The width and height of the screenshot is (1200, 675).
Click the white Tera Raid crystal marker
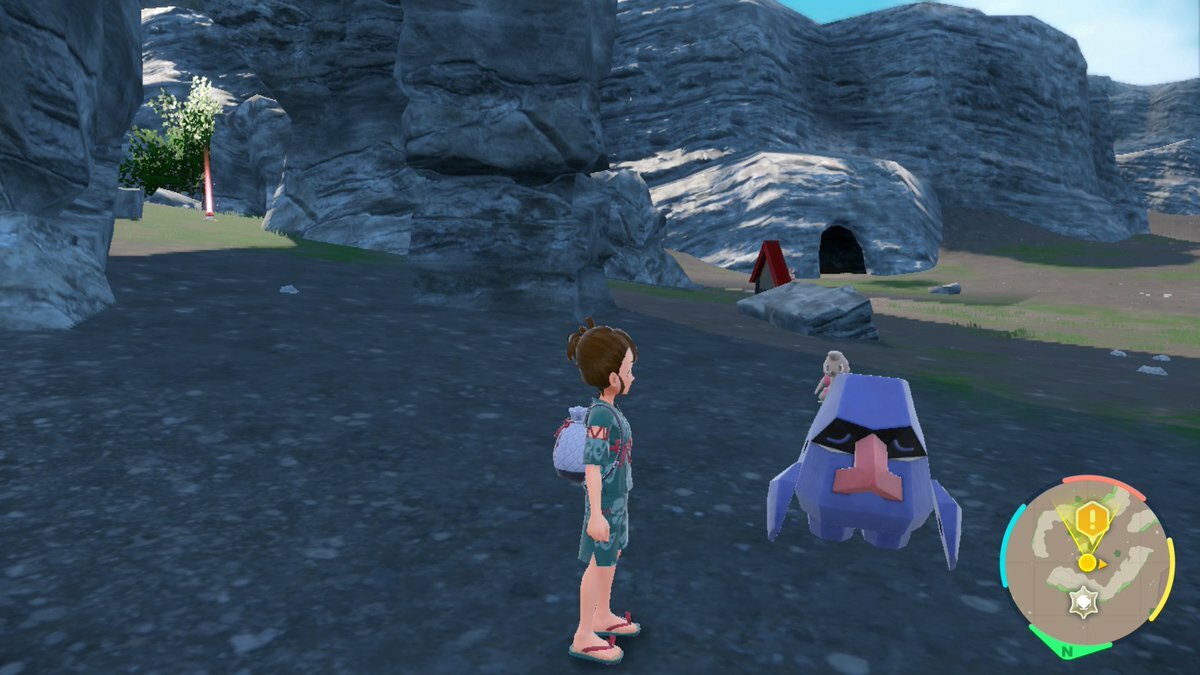click(1080, 603)
